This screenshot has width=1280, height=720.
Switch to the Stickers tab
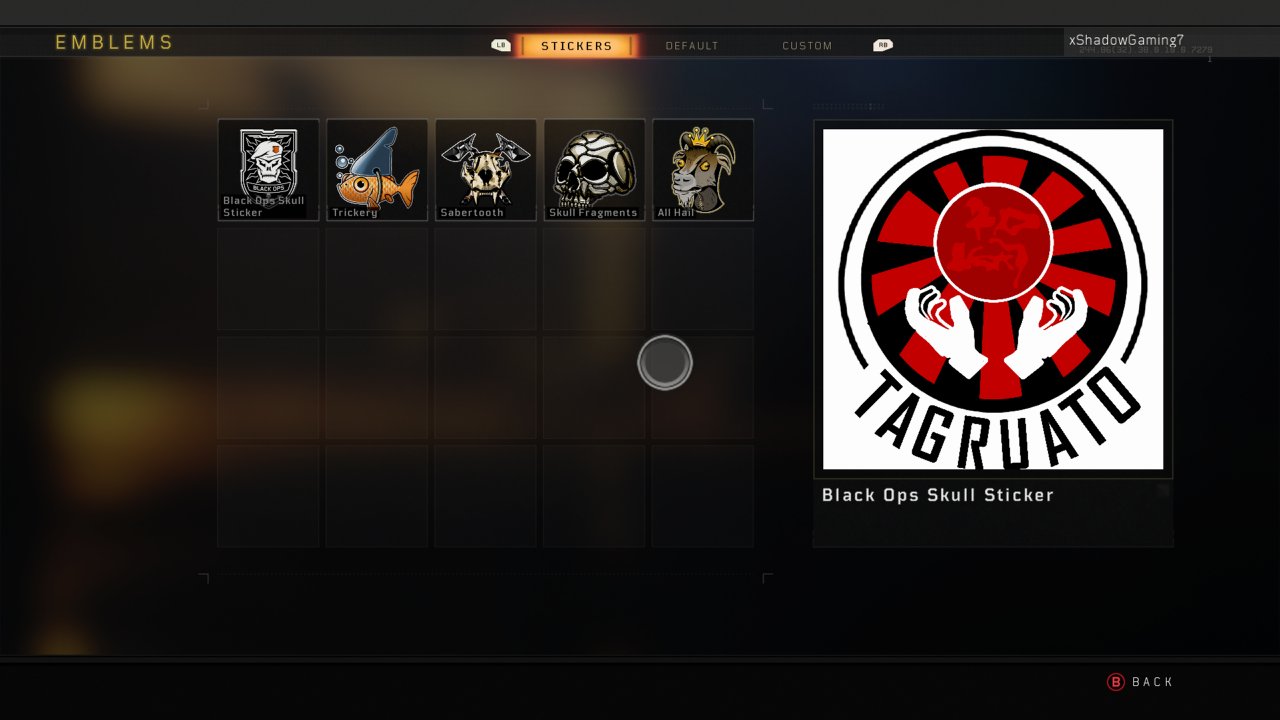click(x=576, y=45)
